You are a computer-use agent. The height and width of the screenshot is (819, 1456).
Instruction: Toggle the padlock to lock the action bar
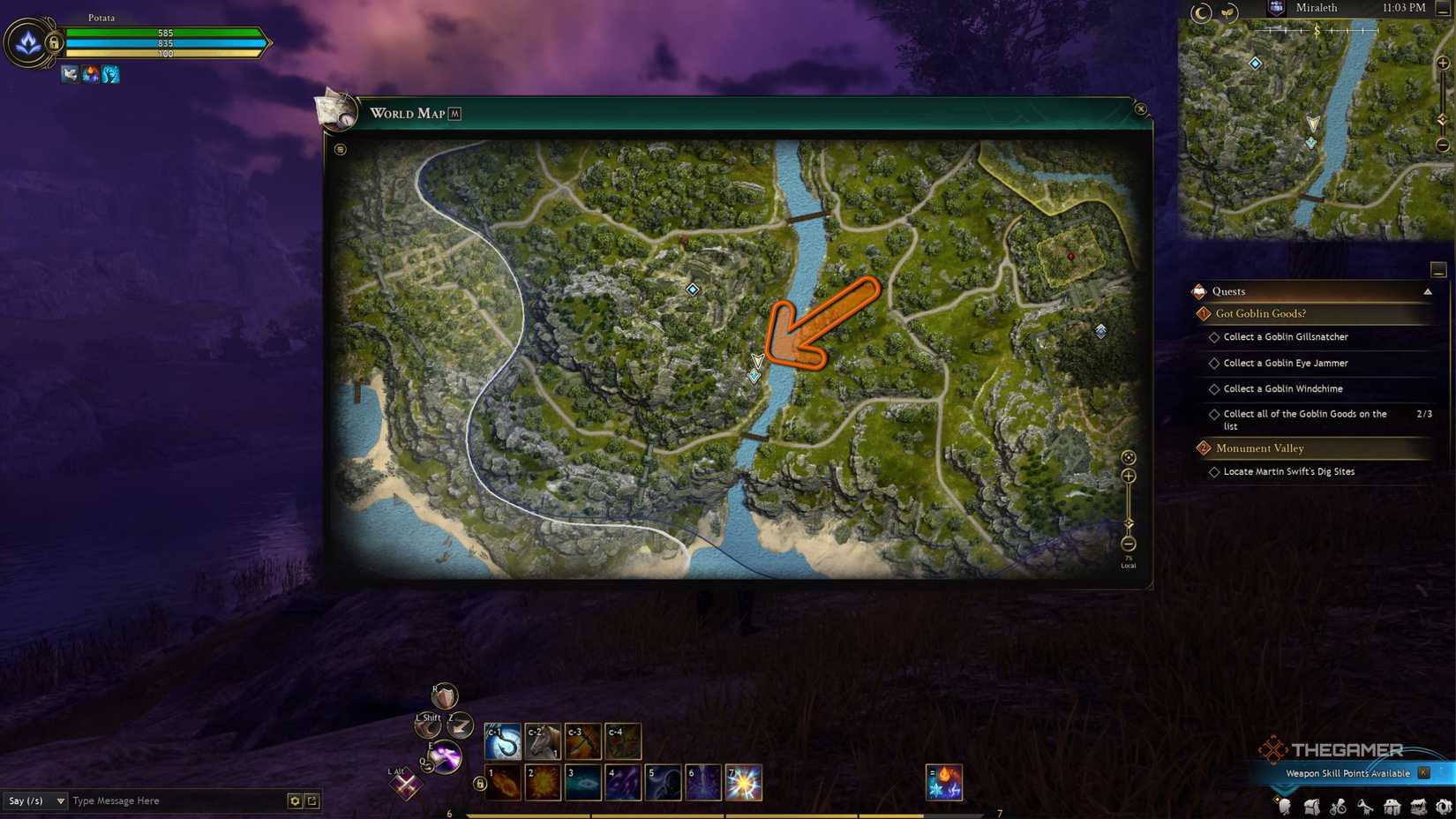click(x=478, y=783)
